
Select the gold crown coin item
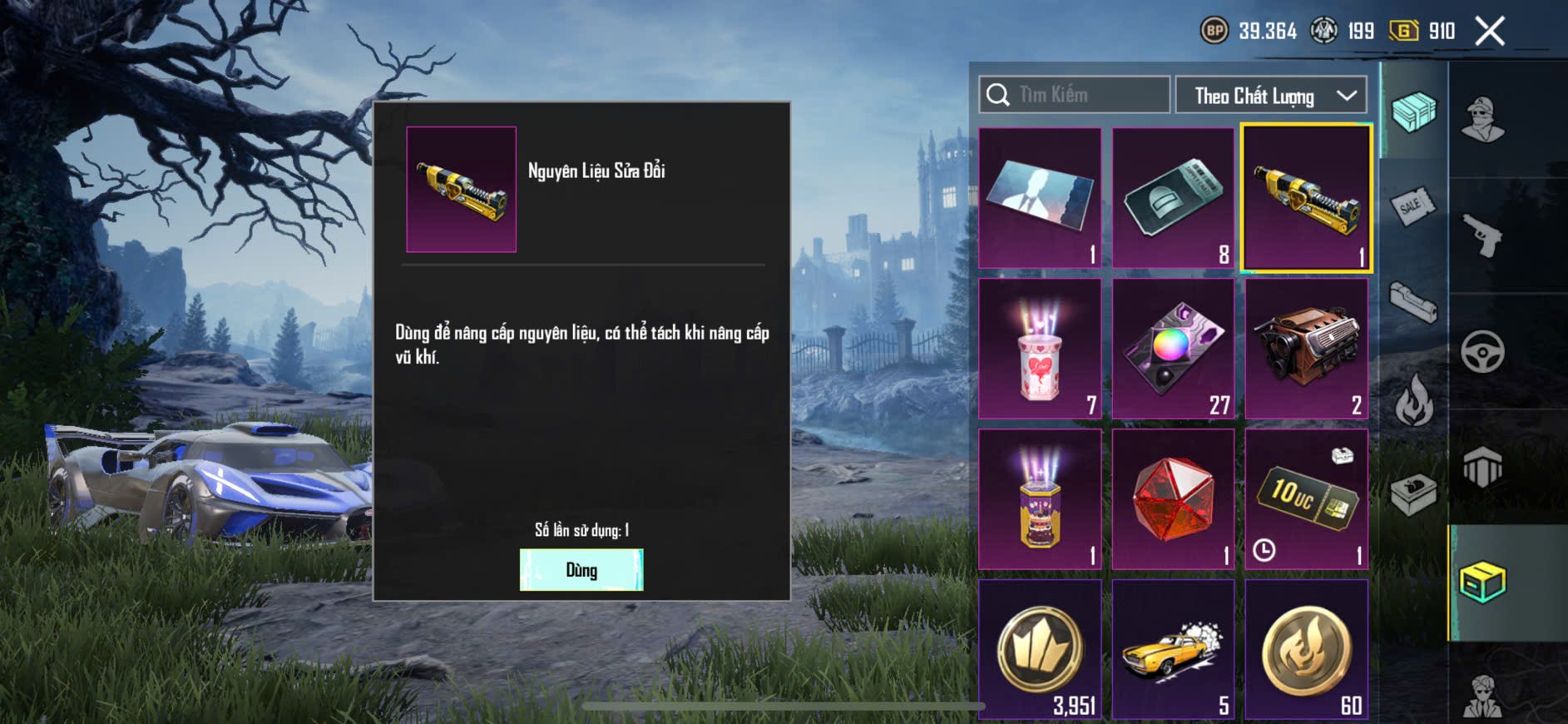click(1040, 649)
